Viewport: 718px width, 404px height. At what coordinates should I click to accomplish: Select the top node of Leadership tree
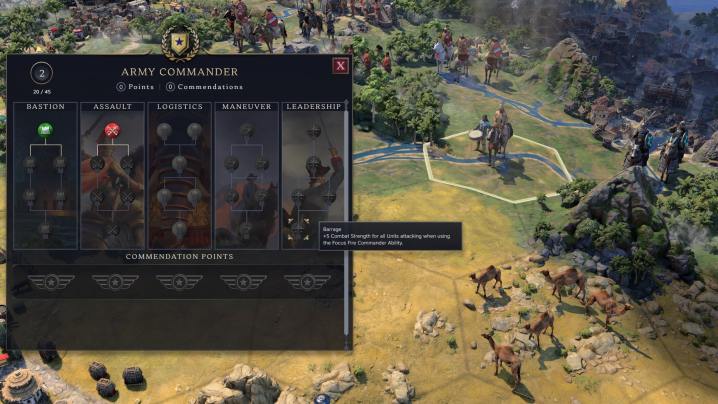pyautogui.click(x=313, y=131)
